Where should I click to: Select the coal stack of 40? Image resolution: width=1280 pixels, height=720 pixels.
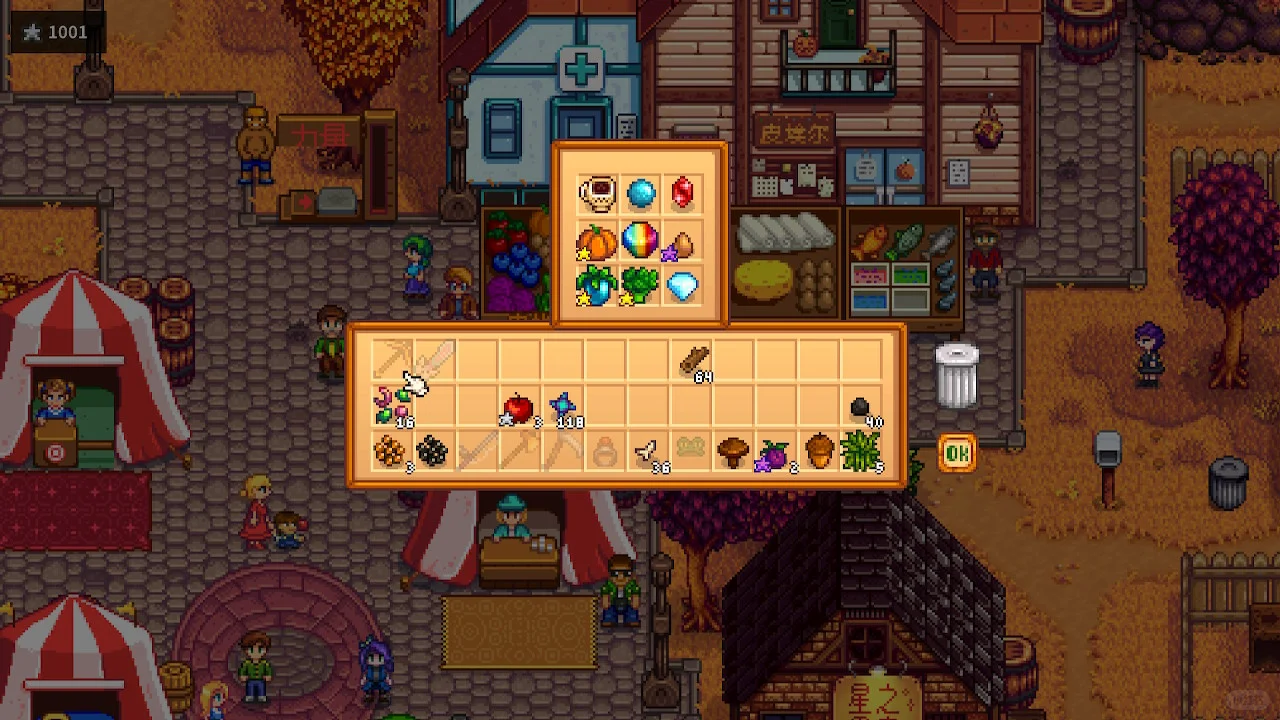click(x=861, y=407)
